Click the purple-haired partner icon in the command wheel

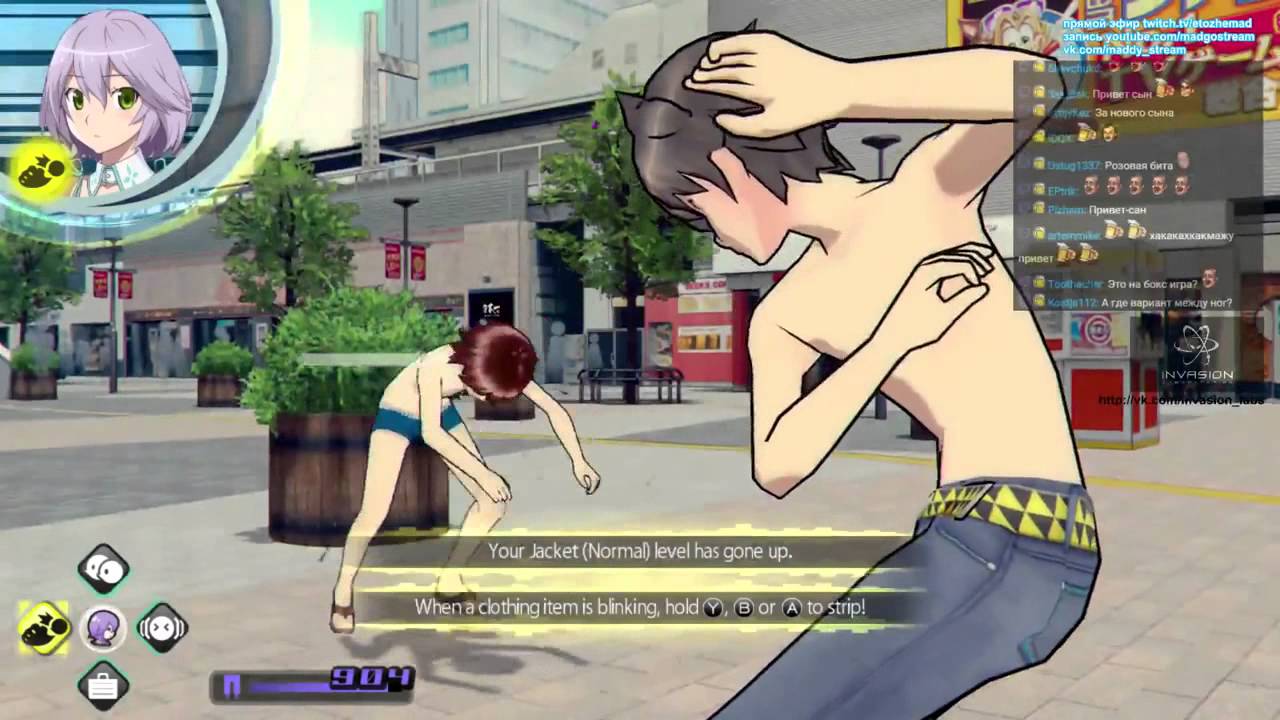(x=103, y=629)
